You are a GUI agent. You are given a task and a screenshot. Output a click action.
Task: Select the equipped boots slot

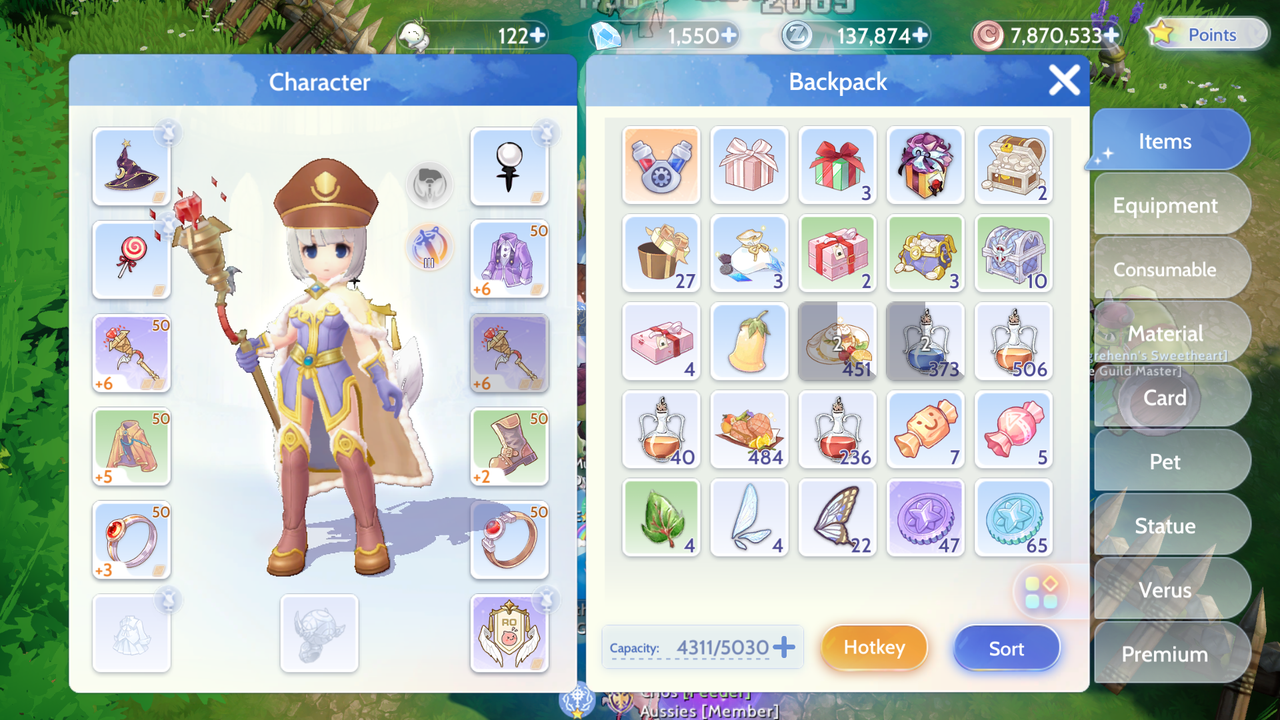click(509, 447)
